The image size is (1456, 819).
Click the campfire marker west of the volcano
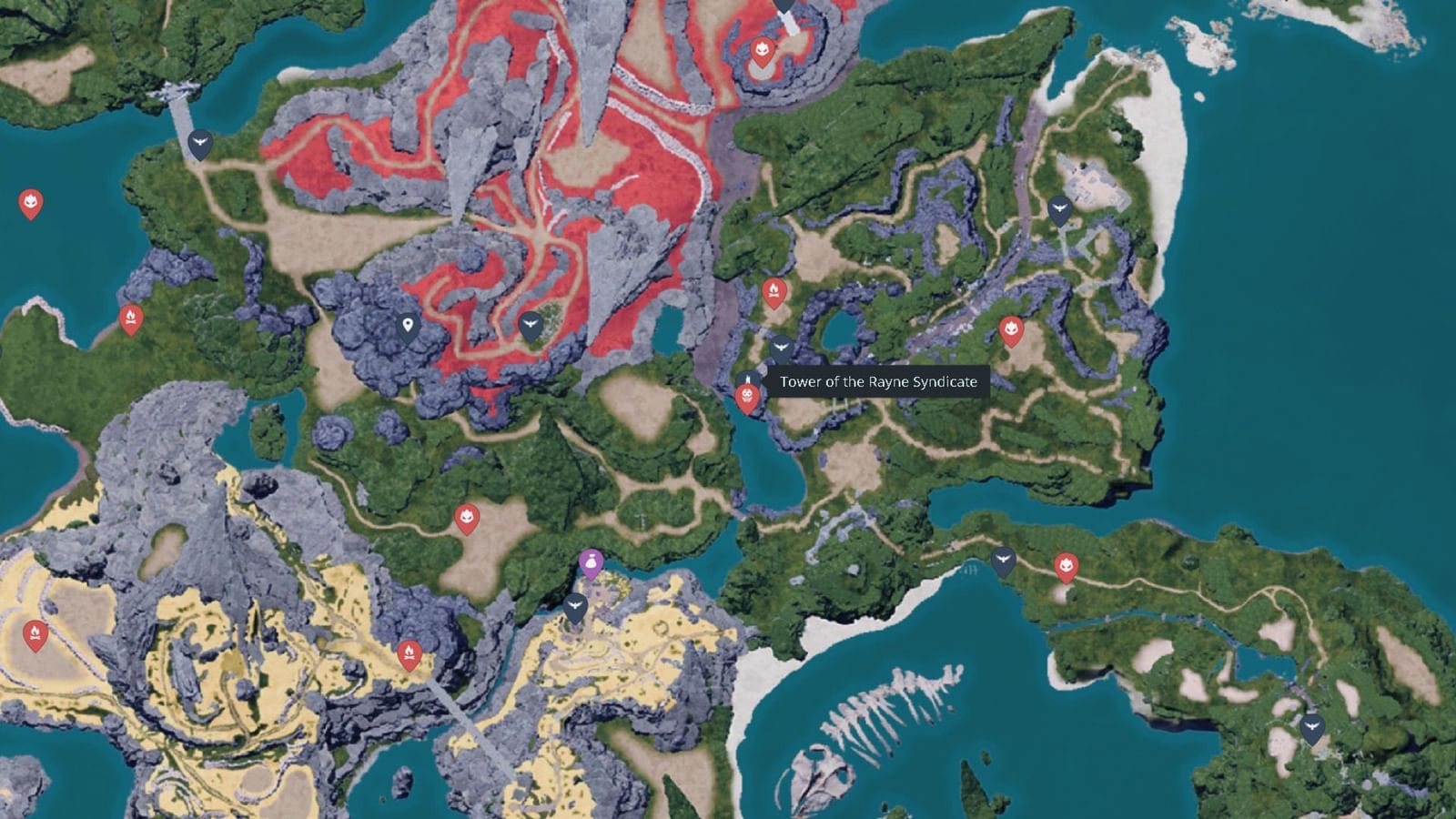coord(133,318)
